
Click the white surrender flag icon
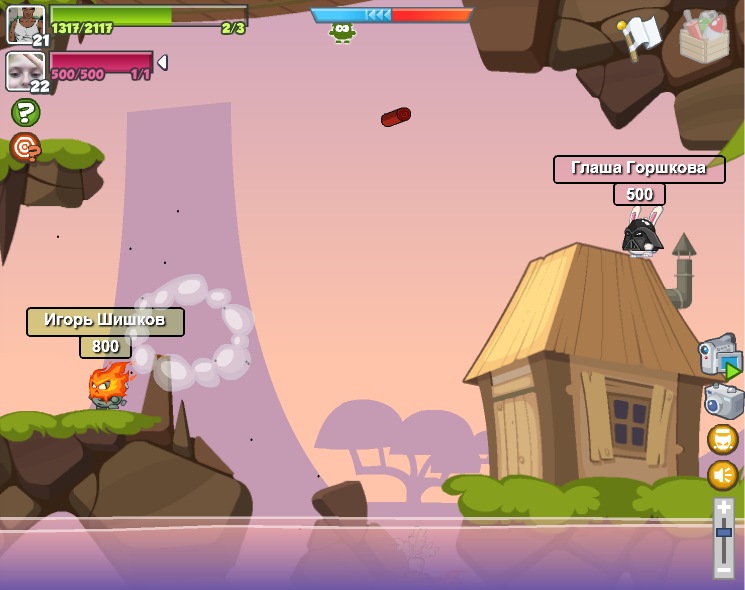pos(640,36)
